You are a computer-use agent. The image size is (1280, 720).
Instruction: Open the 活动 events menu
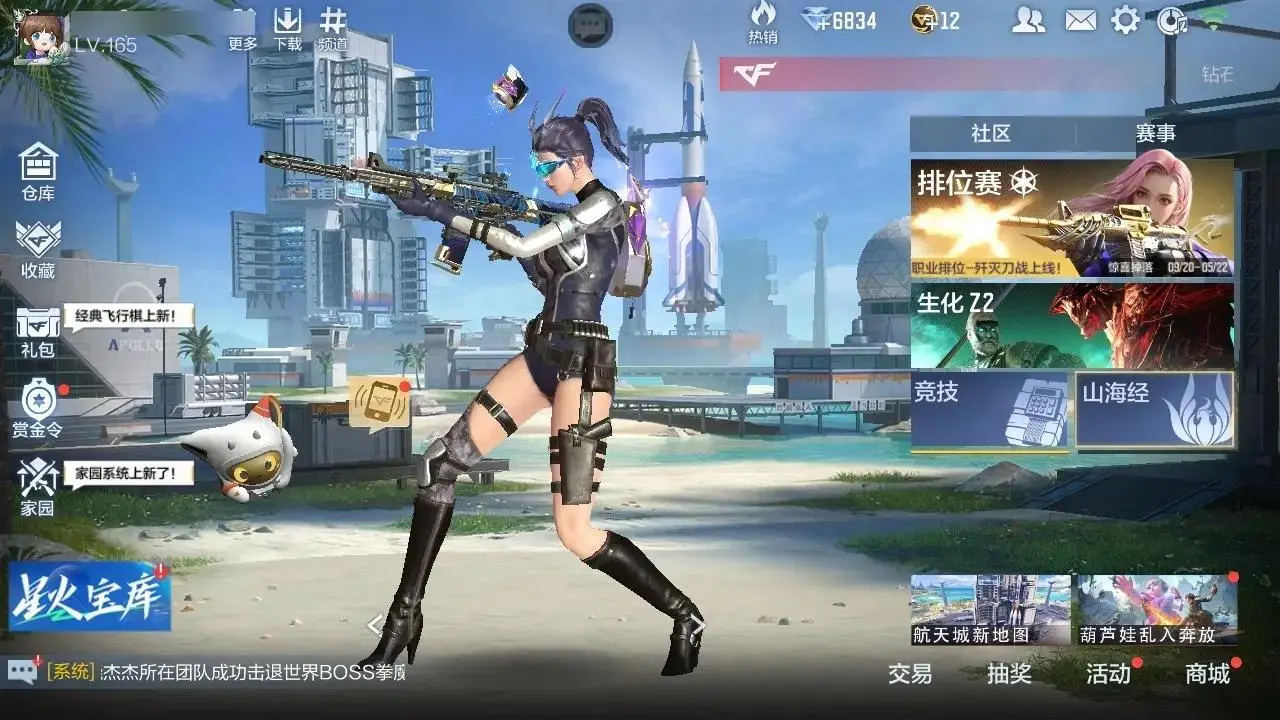[1108, 674]
